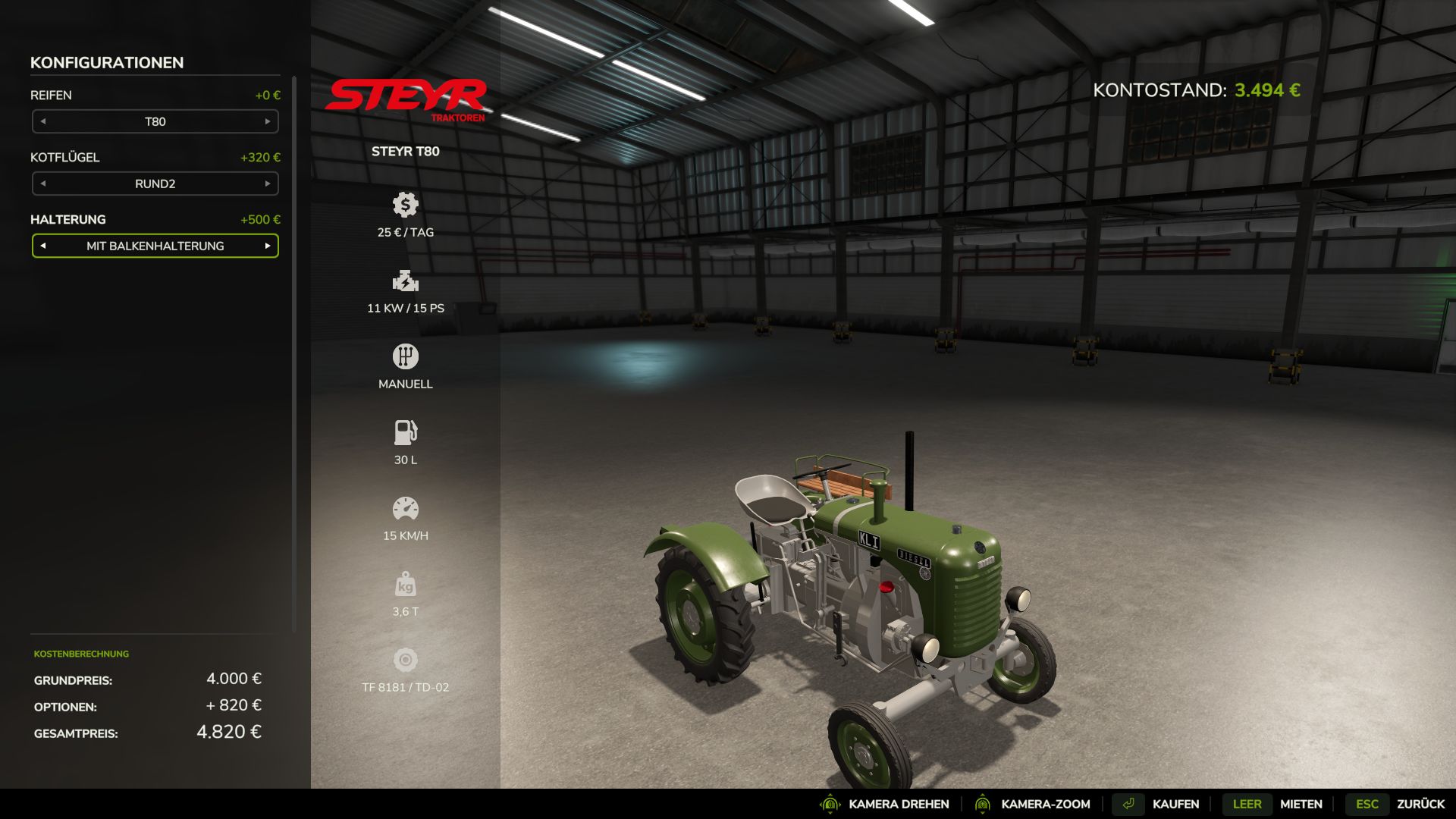Select previous Reifen tire option

tap(43, 121)
